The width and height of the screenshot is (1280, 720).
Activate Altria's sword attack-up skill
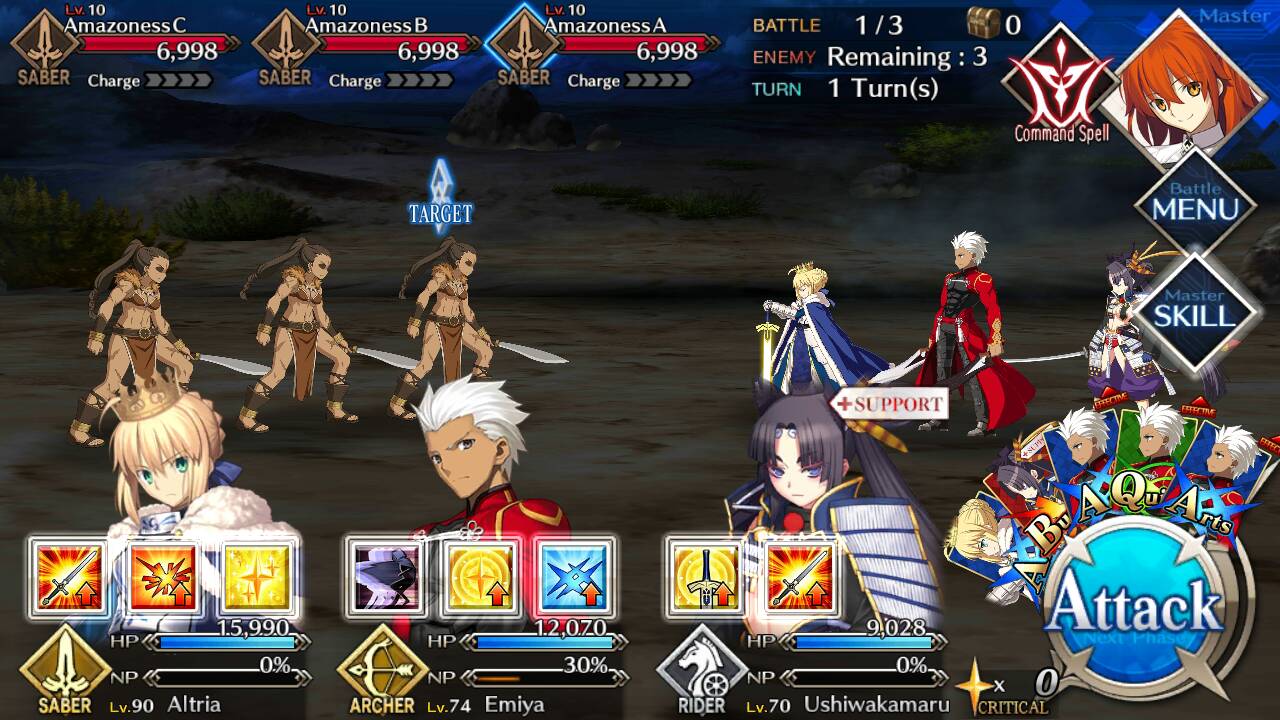(68, 578)
